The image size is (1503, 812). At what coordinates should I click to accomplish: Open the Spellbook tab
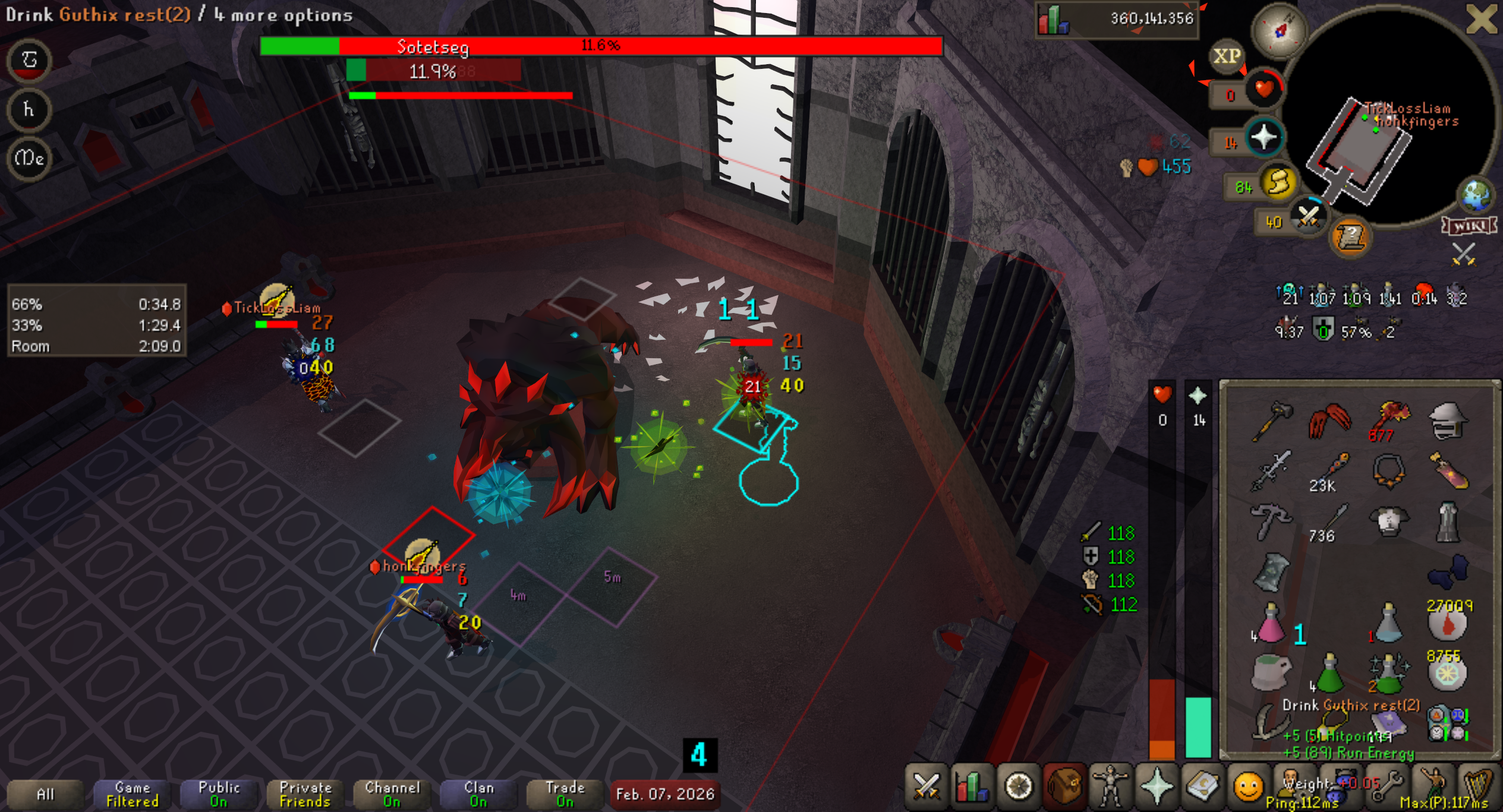coord(1202,786)
